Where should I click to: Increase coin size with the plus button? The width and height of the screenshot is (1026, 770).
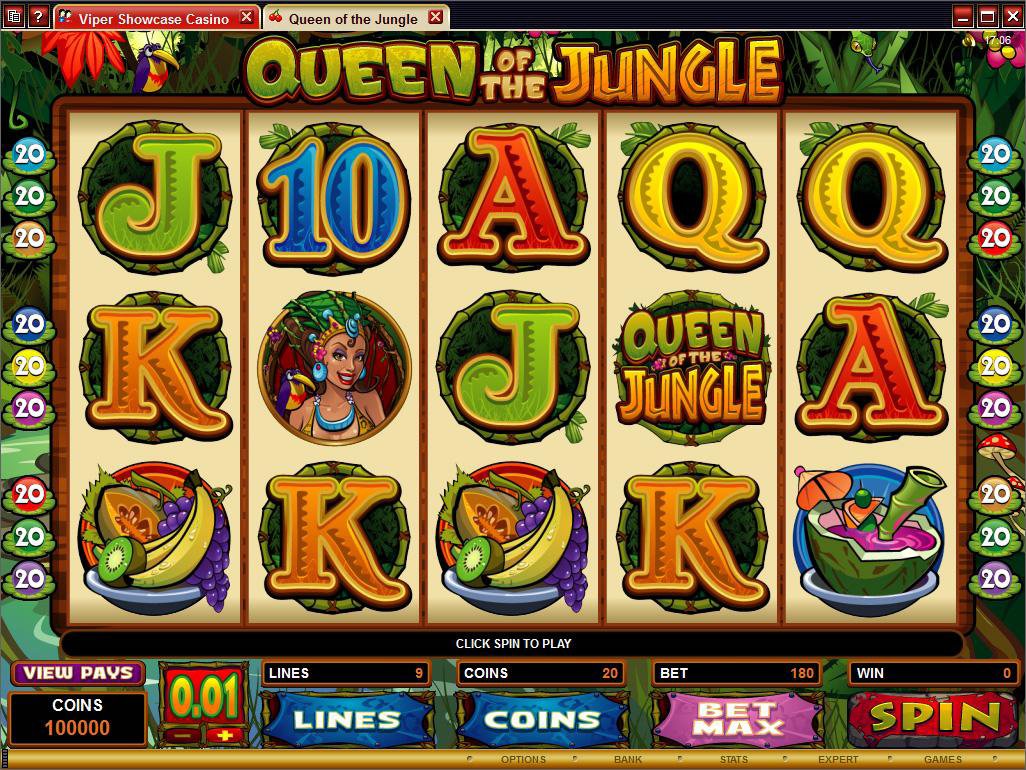223,735
